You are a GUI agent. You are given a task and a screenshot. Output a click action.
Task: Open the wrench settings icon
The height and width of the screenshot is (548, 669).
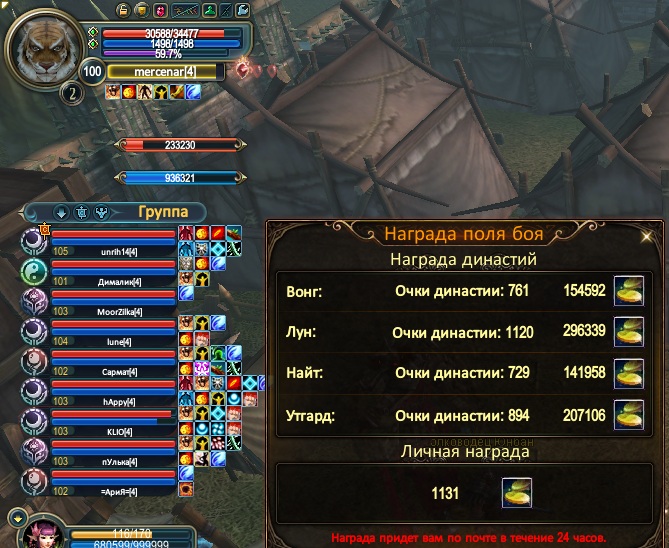243,11
